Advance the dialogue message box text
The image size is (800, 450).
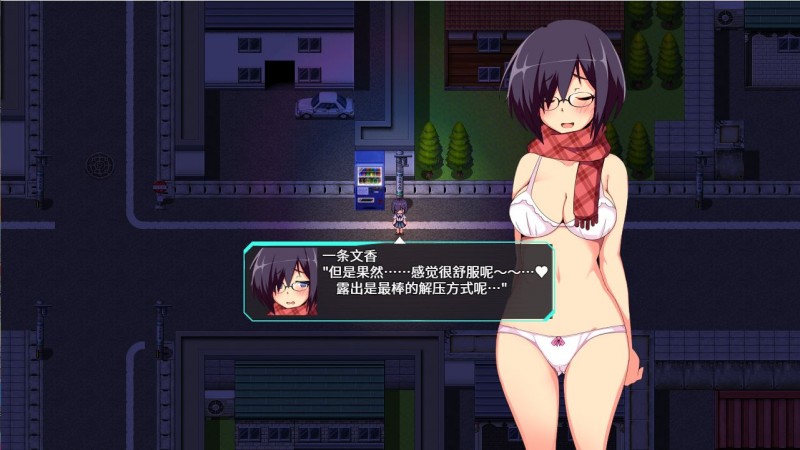click(400, 282)
